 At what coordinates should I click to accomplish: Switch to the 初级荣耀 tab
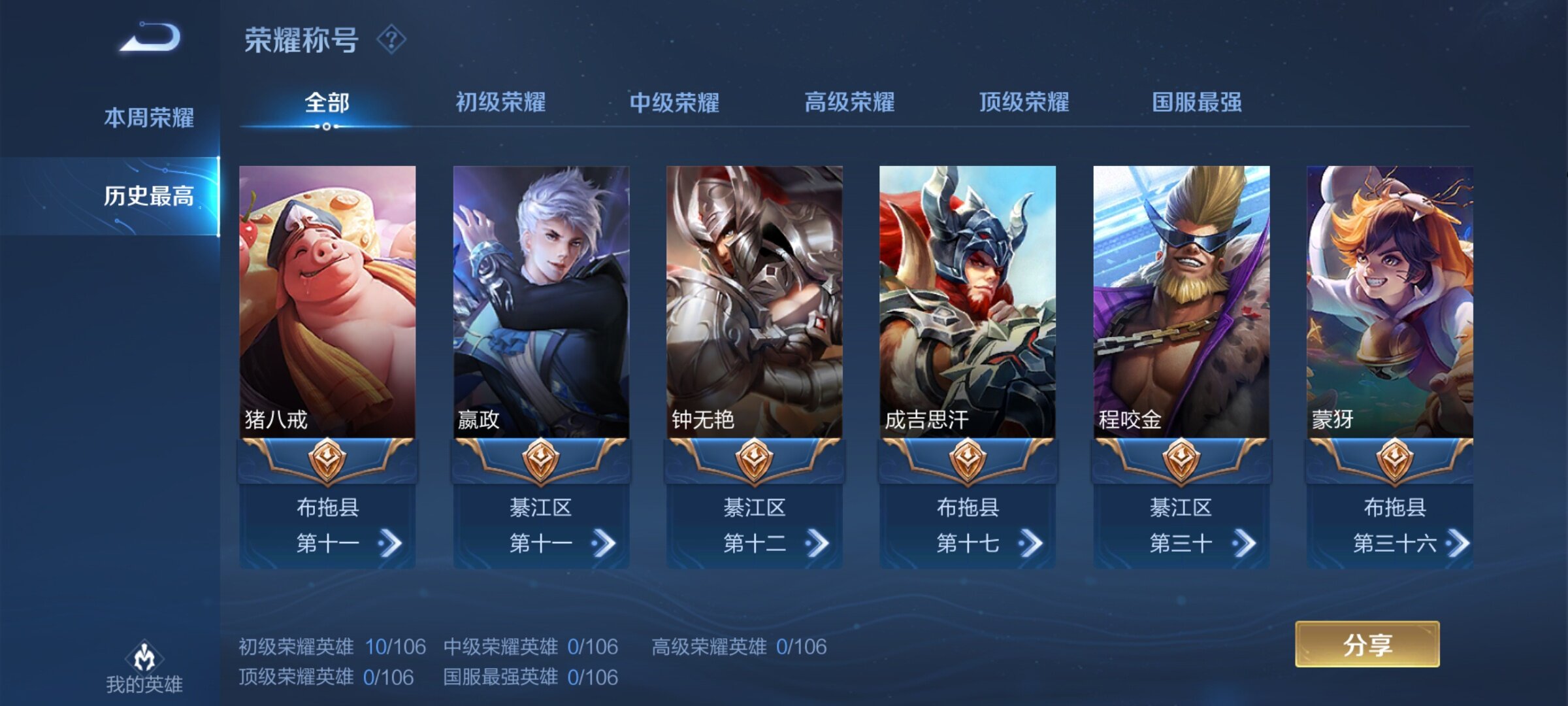pos(500,103)
